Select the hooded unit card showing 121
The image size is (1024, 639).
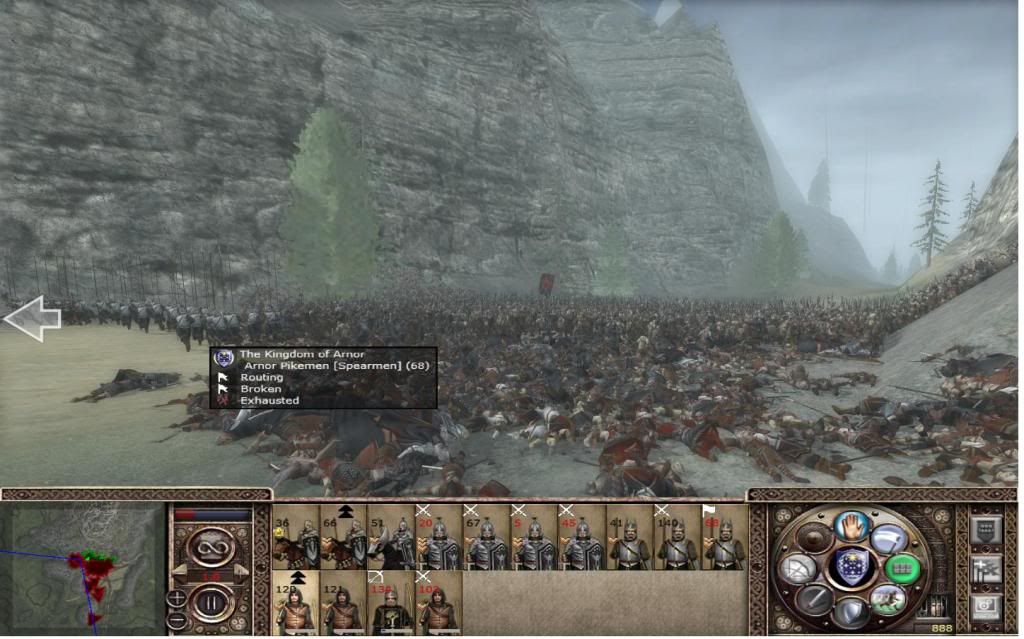pyautogui.click(x=343, y=602)
